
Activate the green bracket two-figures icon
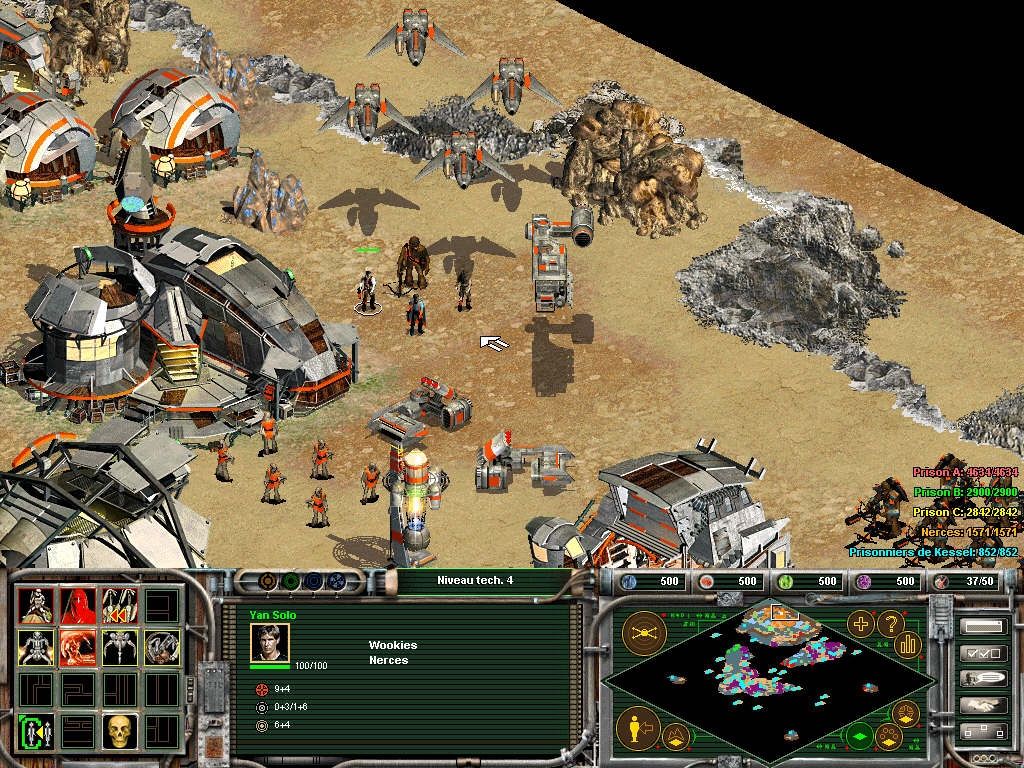35,731
